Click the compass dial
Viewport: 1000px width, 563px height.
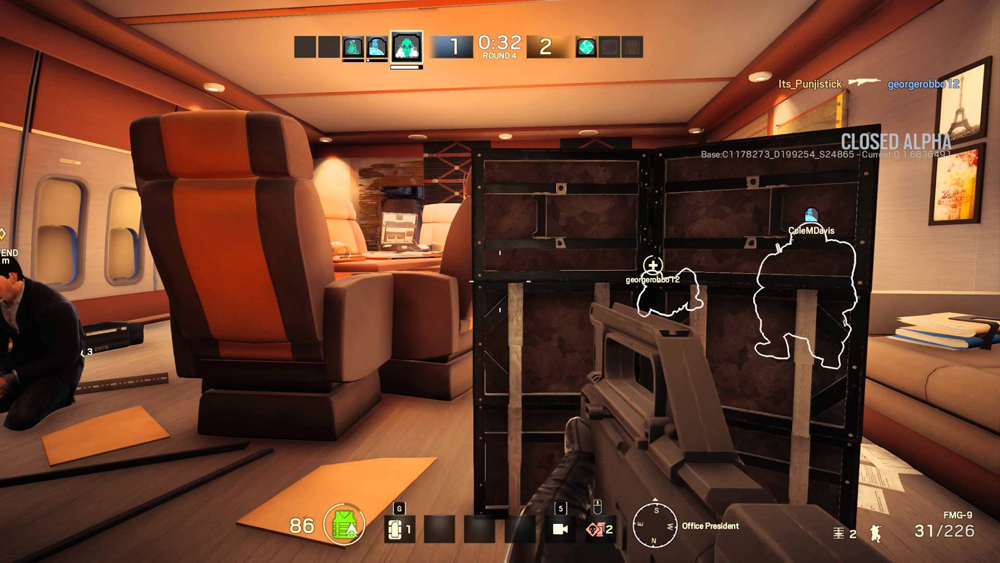click(654, 525)
